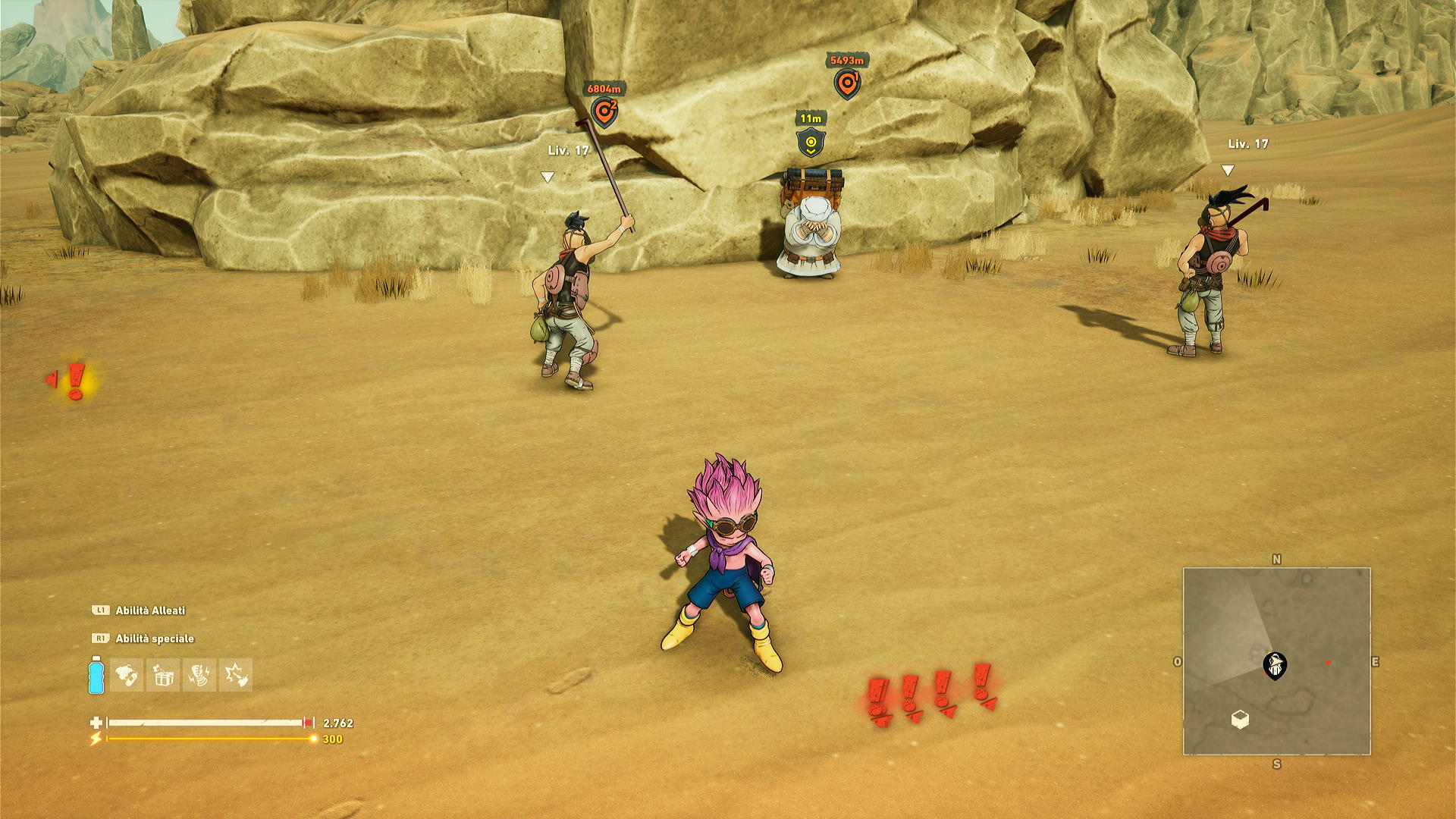Click the health cross icon beside the HP bar
Viewport: 1456px width, 819px height.
[96, 723]
